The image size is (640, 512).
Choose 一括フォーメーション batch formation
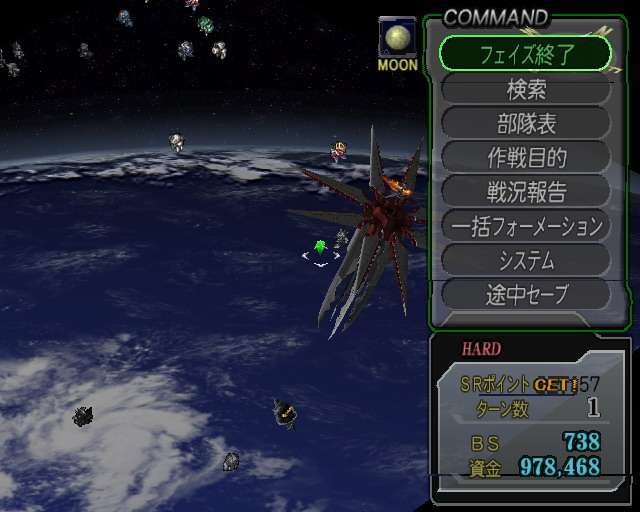[525, 226]
